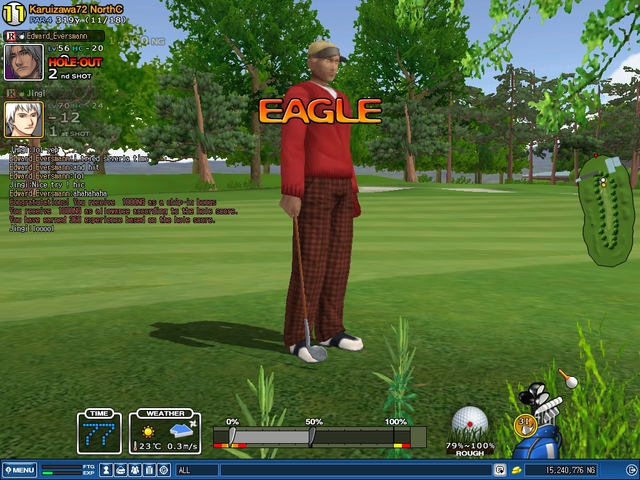The image size is (640, 480).
Task: Open the single-person profile icon
Action: point(106,469)
